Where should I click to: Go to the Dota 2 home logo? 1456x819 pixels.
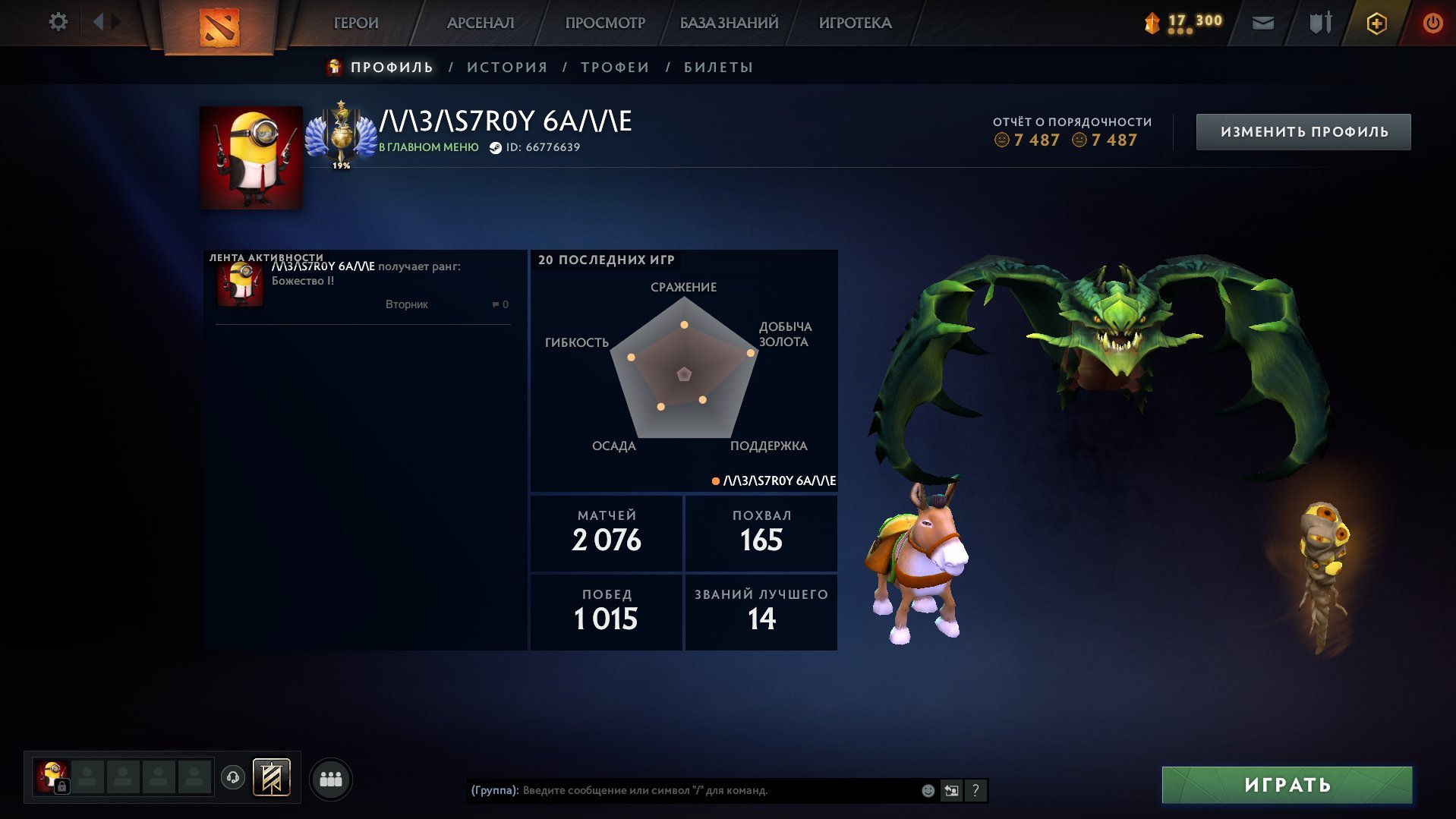click(x=219, y=27)
